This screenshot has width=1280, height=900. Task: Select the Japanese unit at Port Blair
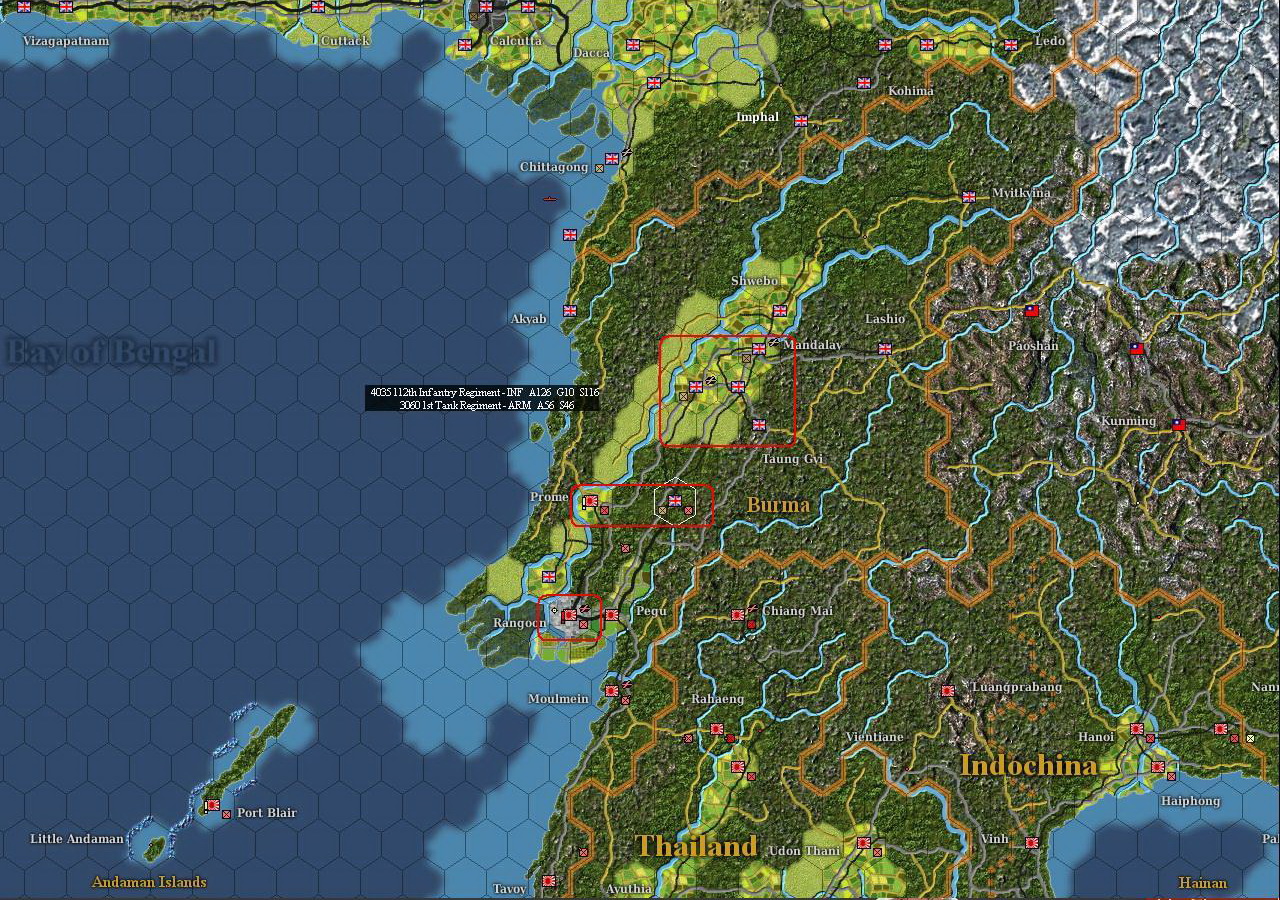[x=214, y=805]
